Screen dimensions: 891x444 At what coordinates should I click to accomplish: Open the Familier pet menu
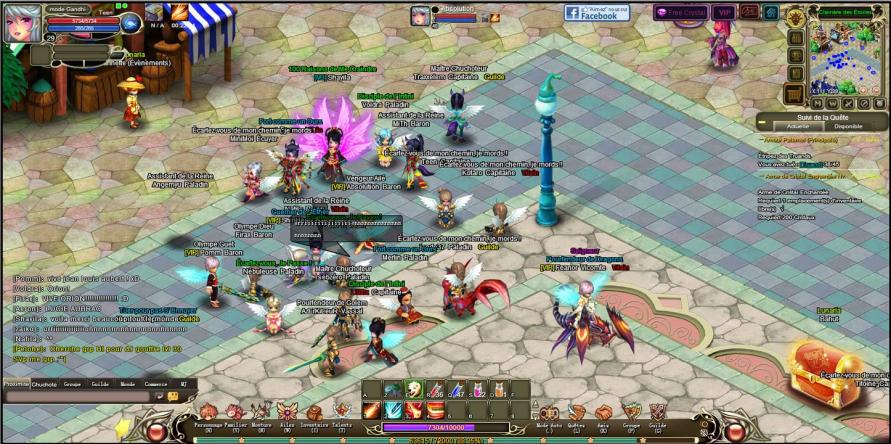[236, 412]
